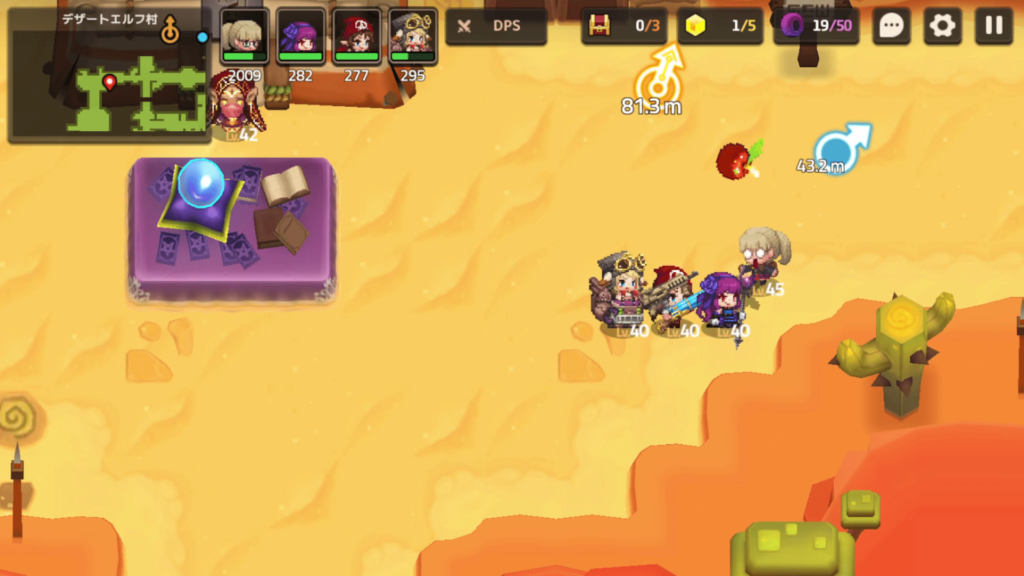Open the chat speech bubble
This screenshot has height=576, width=1024.
click(x=891, y=26)
